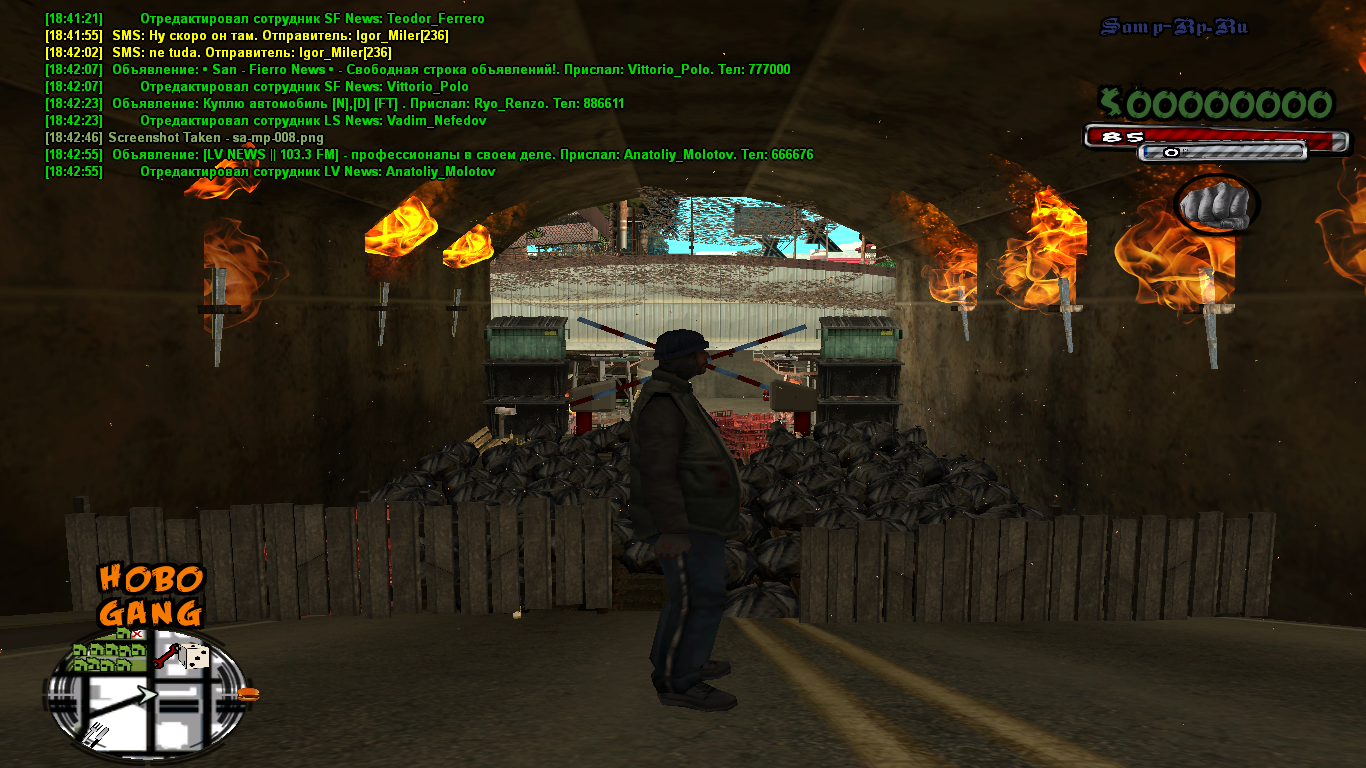
Task: Select the fist weapon icon
Action: [x=1215, y=205]
